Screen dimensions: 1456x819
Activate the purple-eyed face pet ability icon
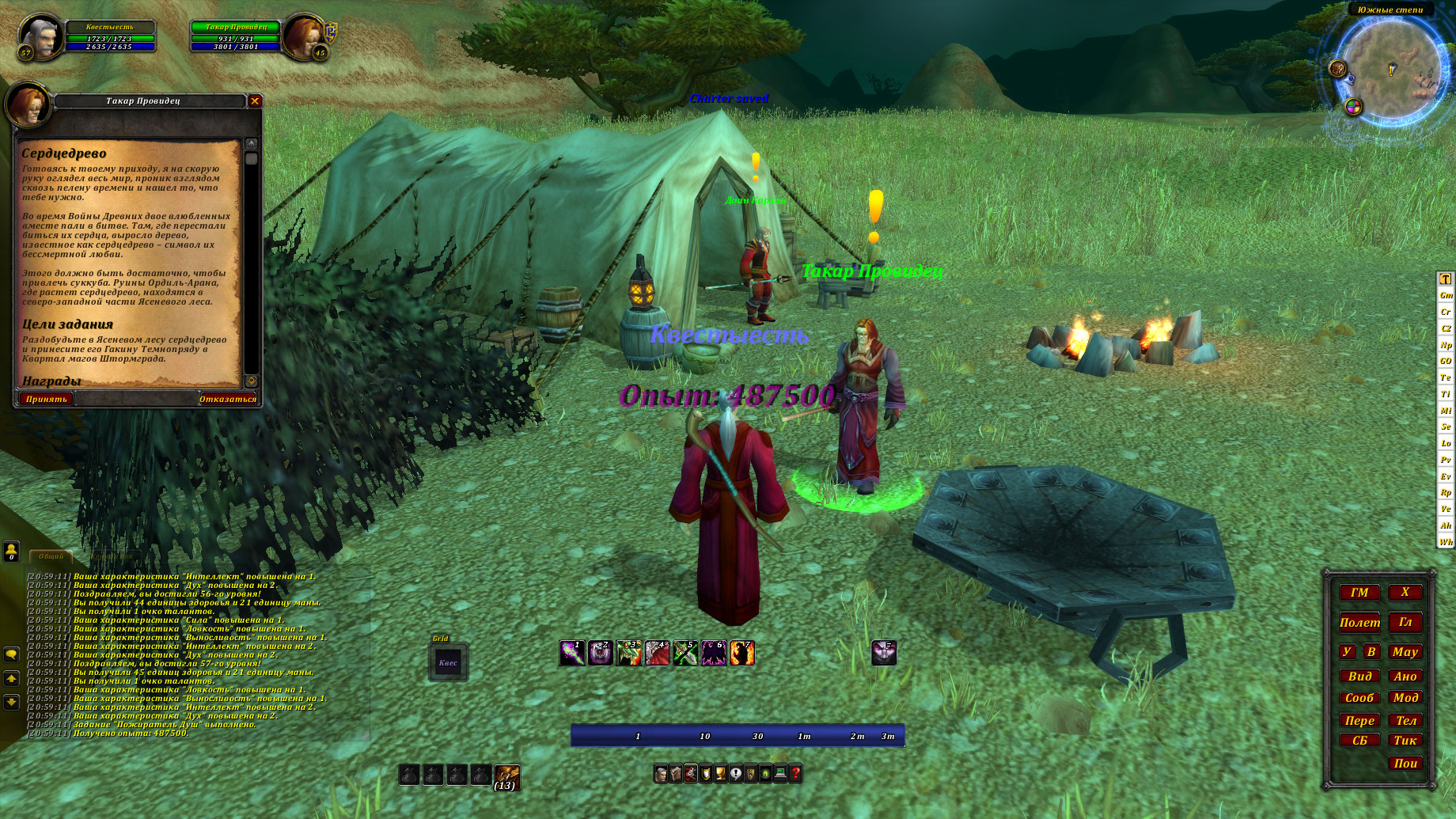pos(884,653)
